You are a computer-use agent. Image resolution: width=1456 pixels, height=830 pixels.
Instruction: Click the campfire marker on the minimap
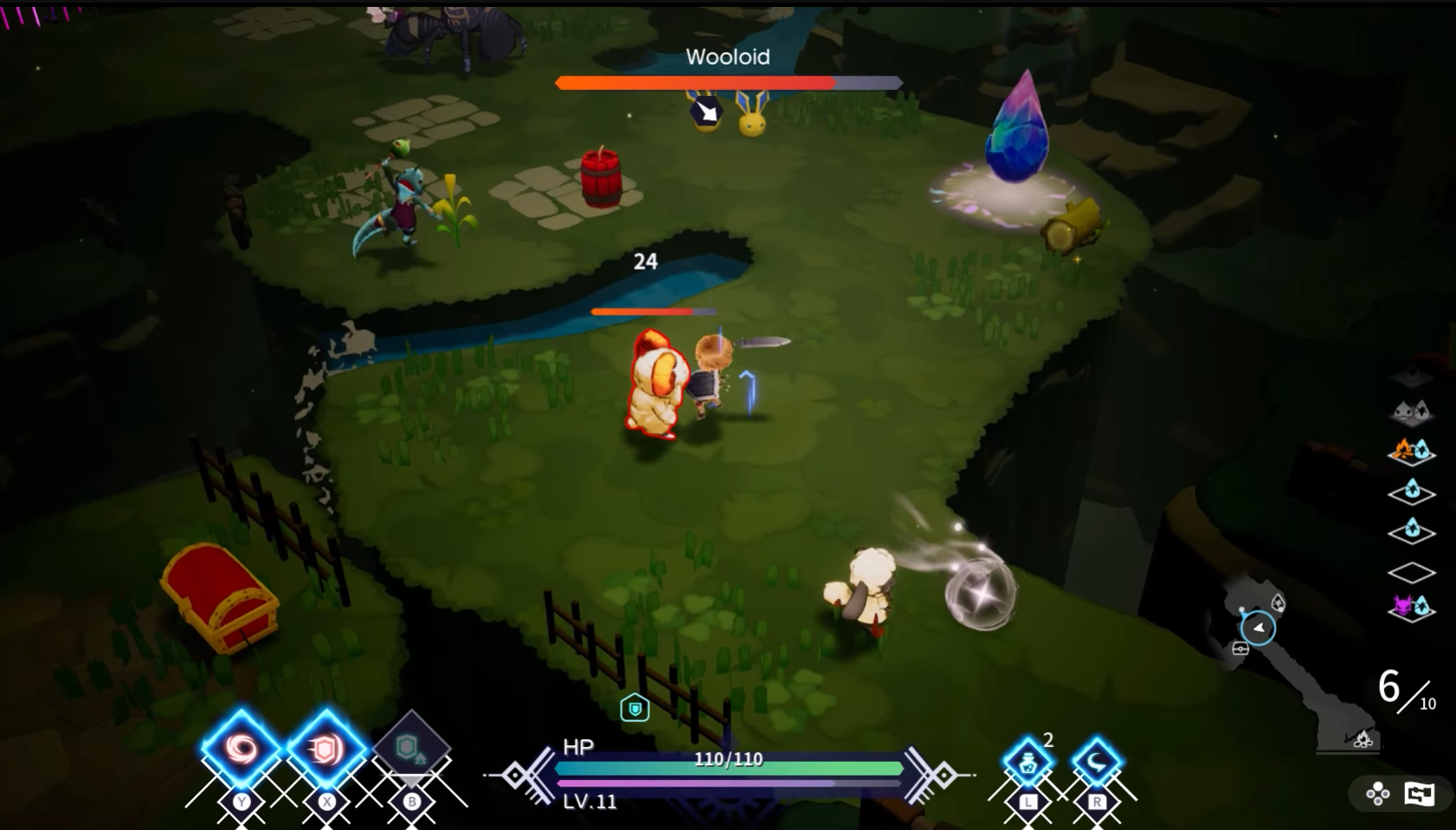click(x=1363, y=738)
